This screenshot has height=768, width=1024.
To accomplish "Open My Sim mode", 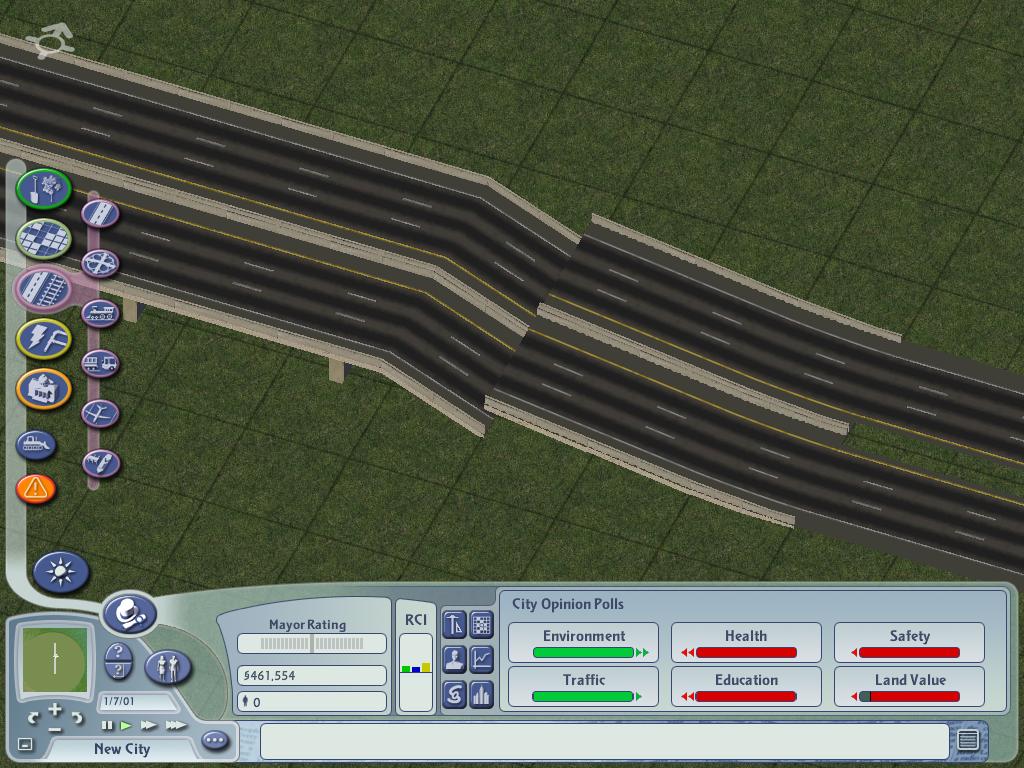I will 168,666.
